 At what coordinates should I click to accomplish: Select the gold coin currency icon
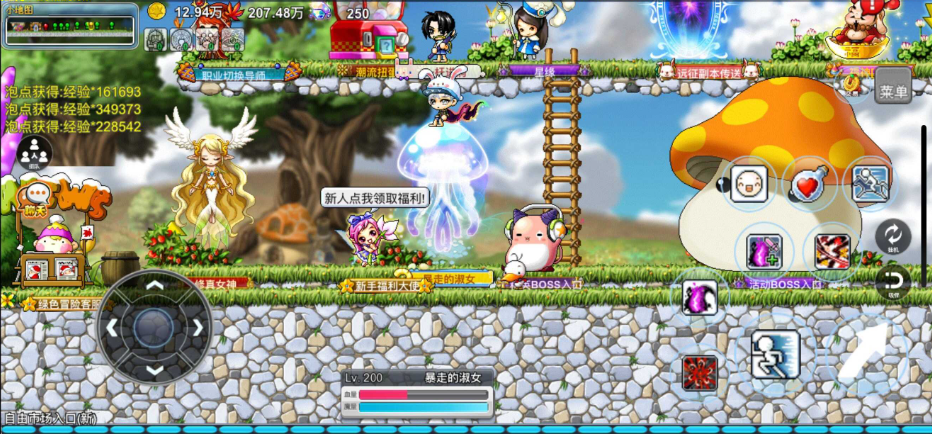[156, 12]
